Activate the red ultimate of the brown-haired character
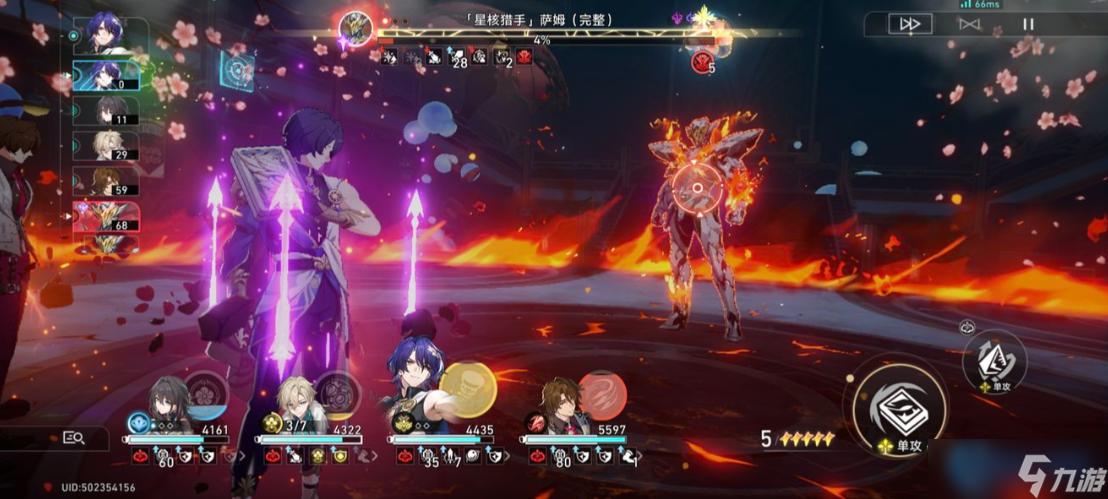 pos(602,392)
